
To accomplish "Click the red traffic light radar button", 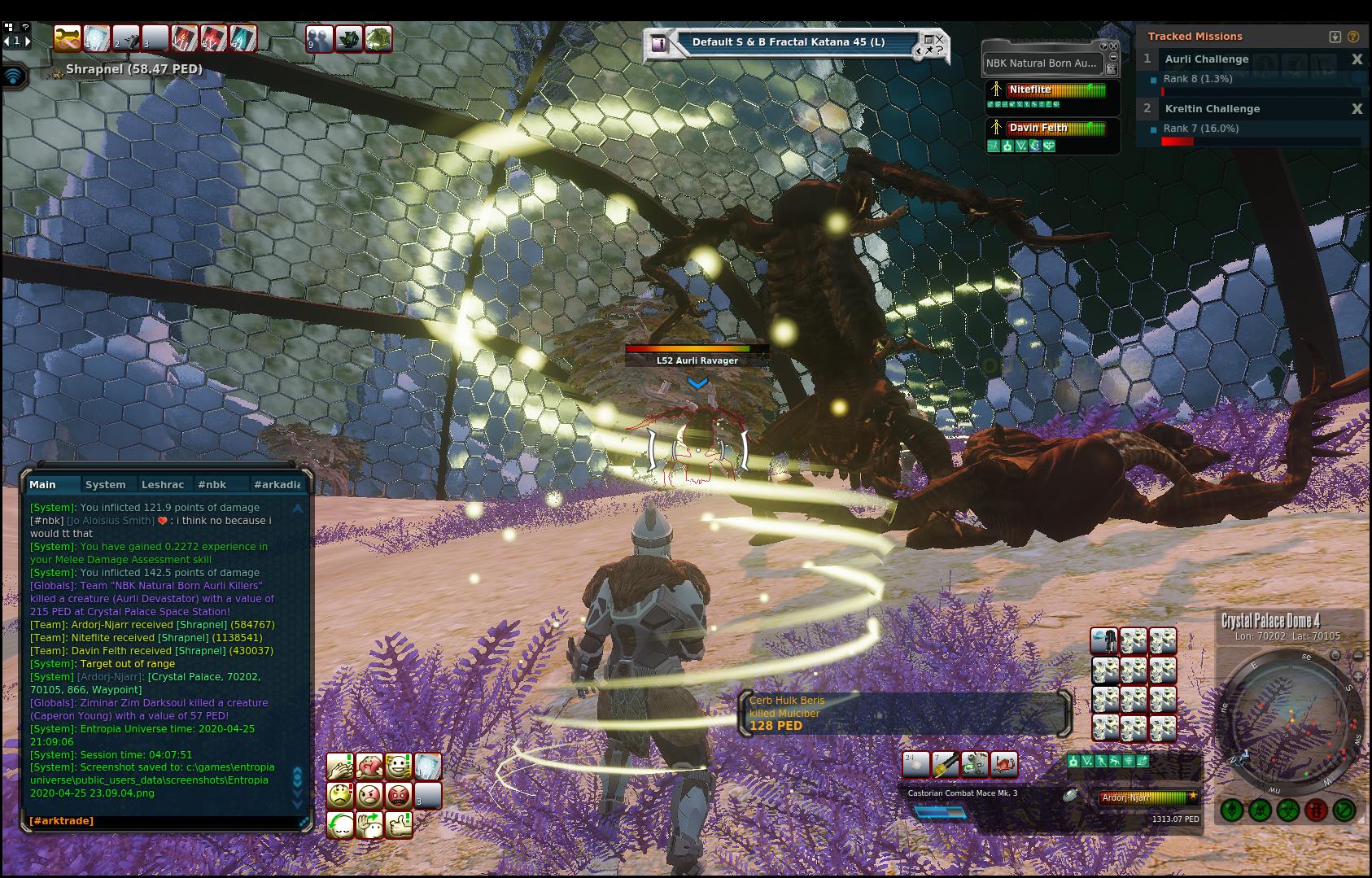I will (1316, 810).
